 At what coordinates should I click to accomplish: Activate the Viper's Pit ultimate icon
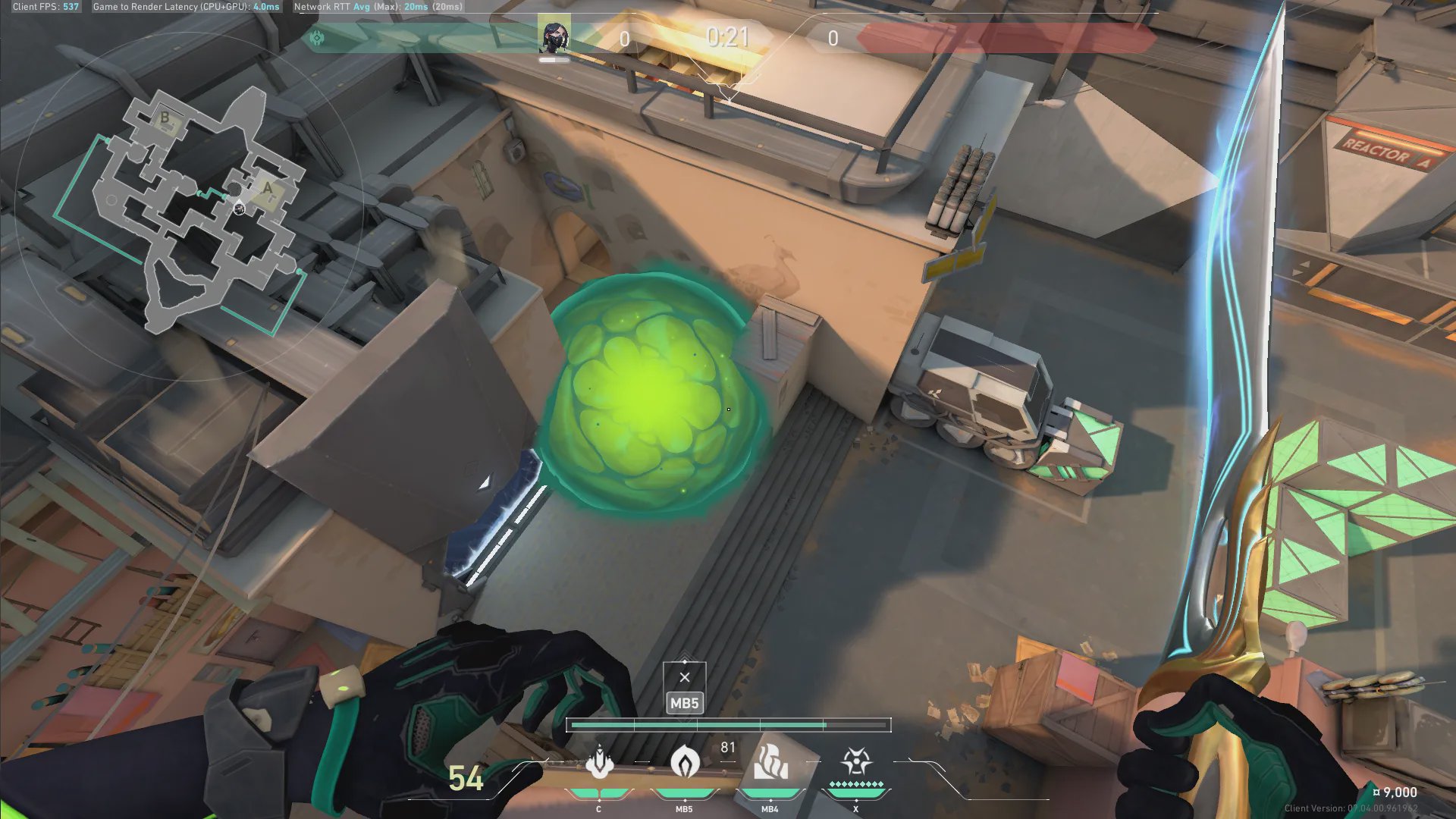click(x=855, y=762)
